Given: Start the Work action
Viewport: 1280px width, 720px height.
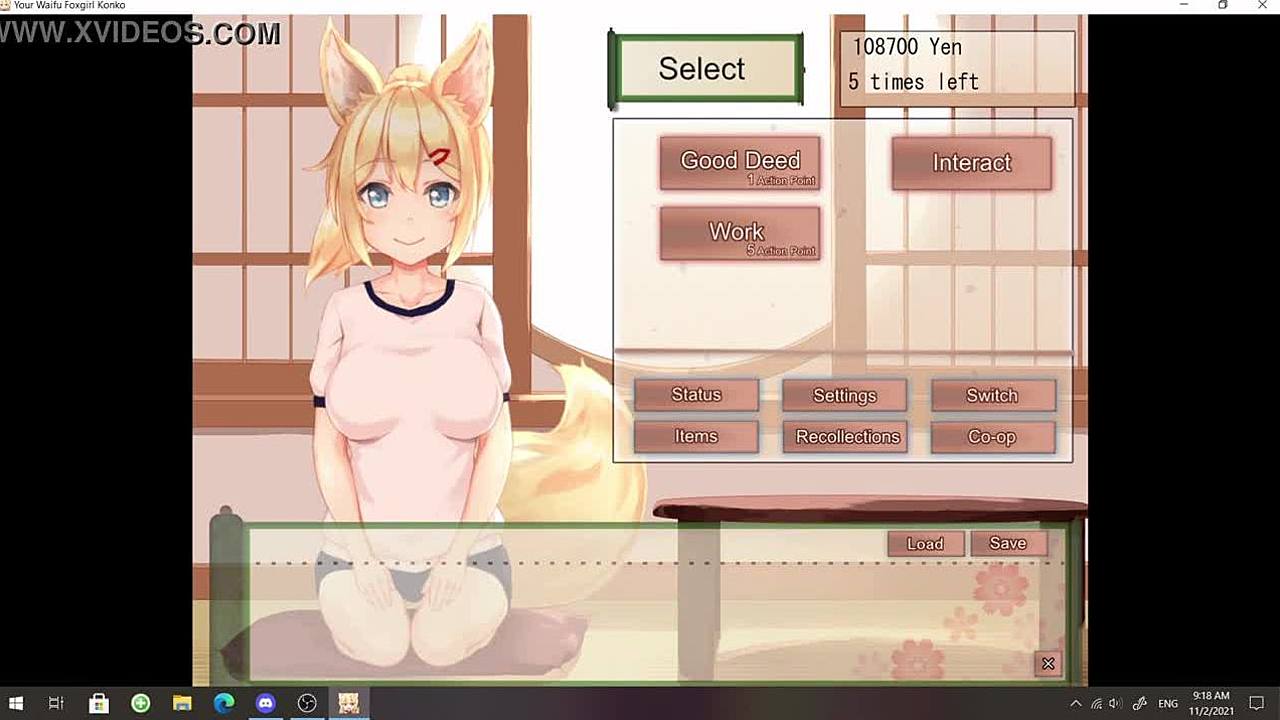Looking at the screenshot, I should click(x=740, y=234).
